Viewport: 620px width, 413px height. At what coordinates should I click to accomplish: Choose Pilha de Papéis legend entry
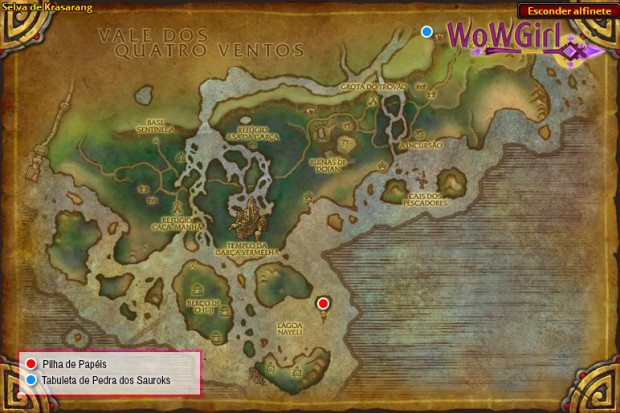74,364
